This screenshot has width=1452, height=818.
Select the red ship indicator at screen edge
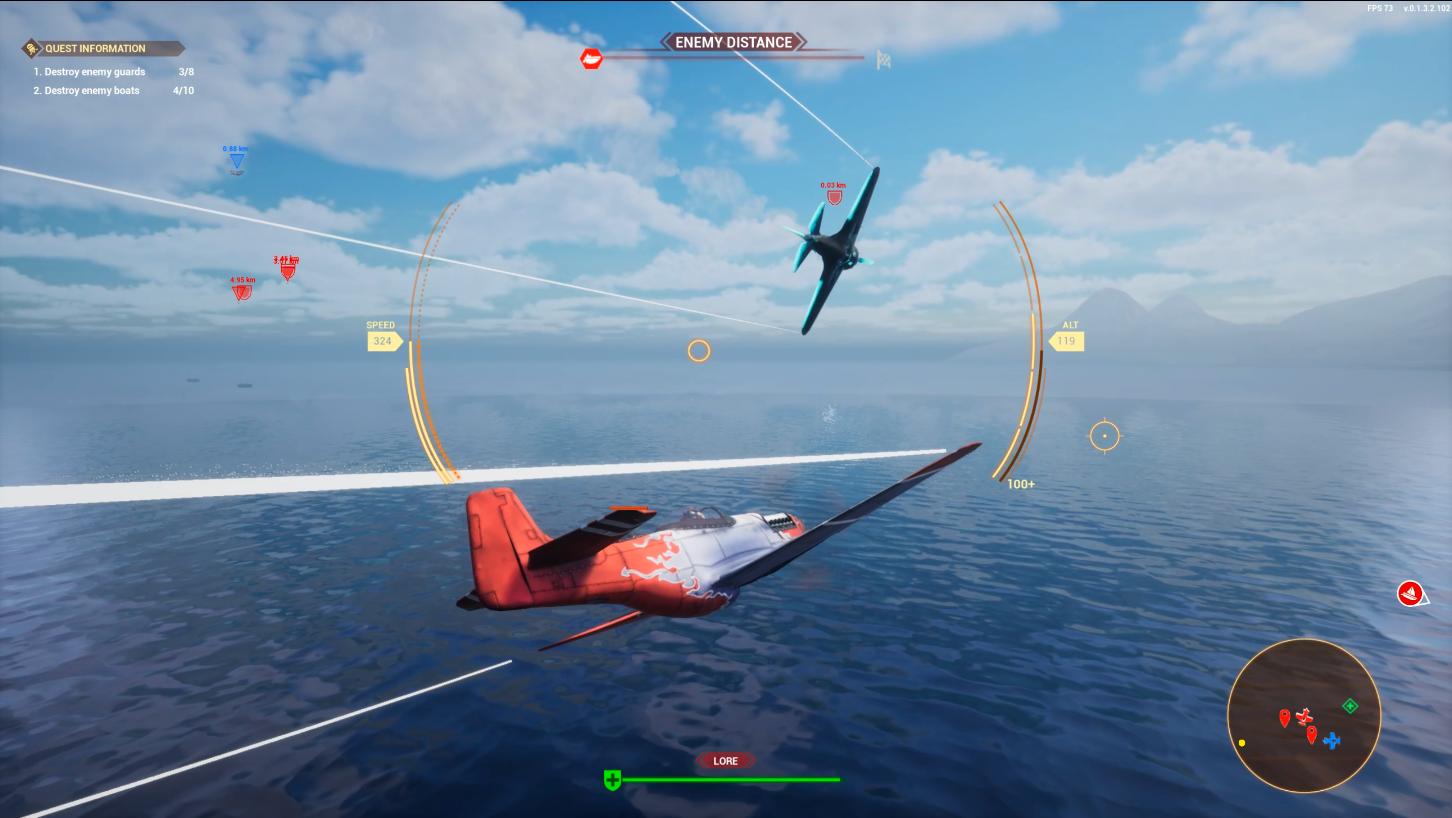[x=1410, y=593]
